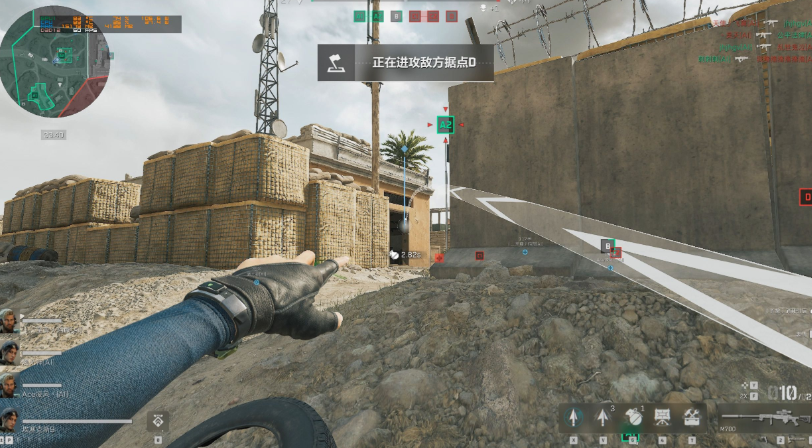The height and width of the screenshot is (448, 812).
Task: Open the repair toolbox gadget
Action: point(691,416)
